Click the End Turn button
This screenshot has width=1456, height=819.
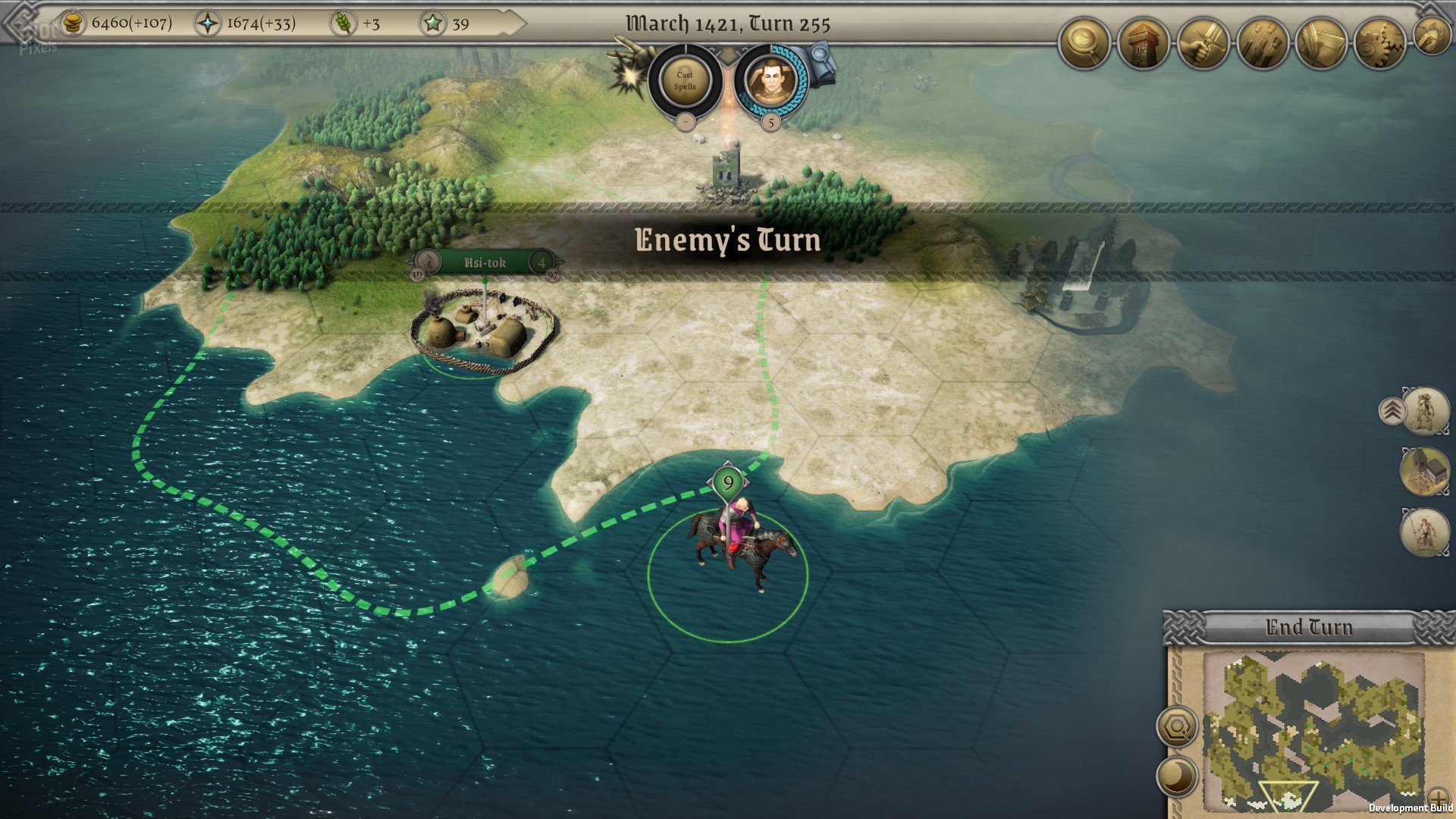point(1308,628)
